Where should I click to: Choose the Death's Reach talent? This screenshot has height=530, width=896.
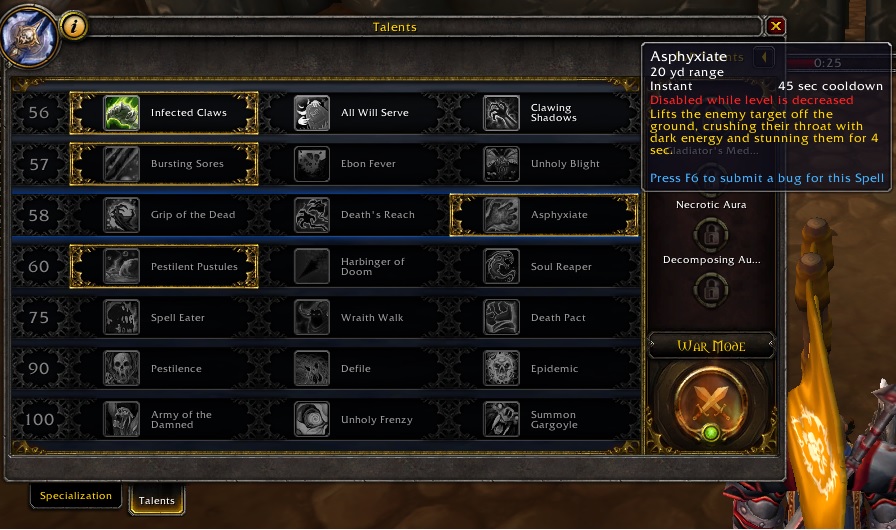point(354,215)
